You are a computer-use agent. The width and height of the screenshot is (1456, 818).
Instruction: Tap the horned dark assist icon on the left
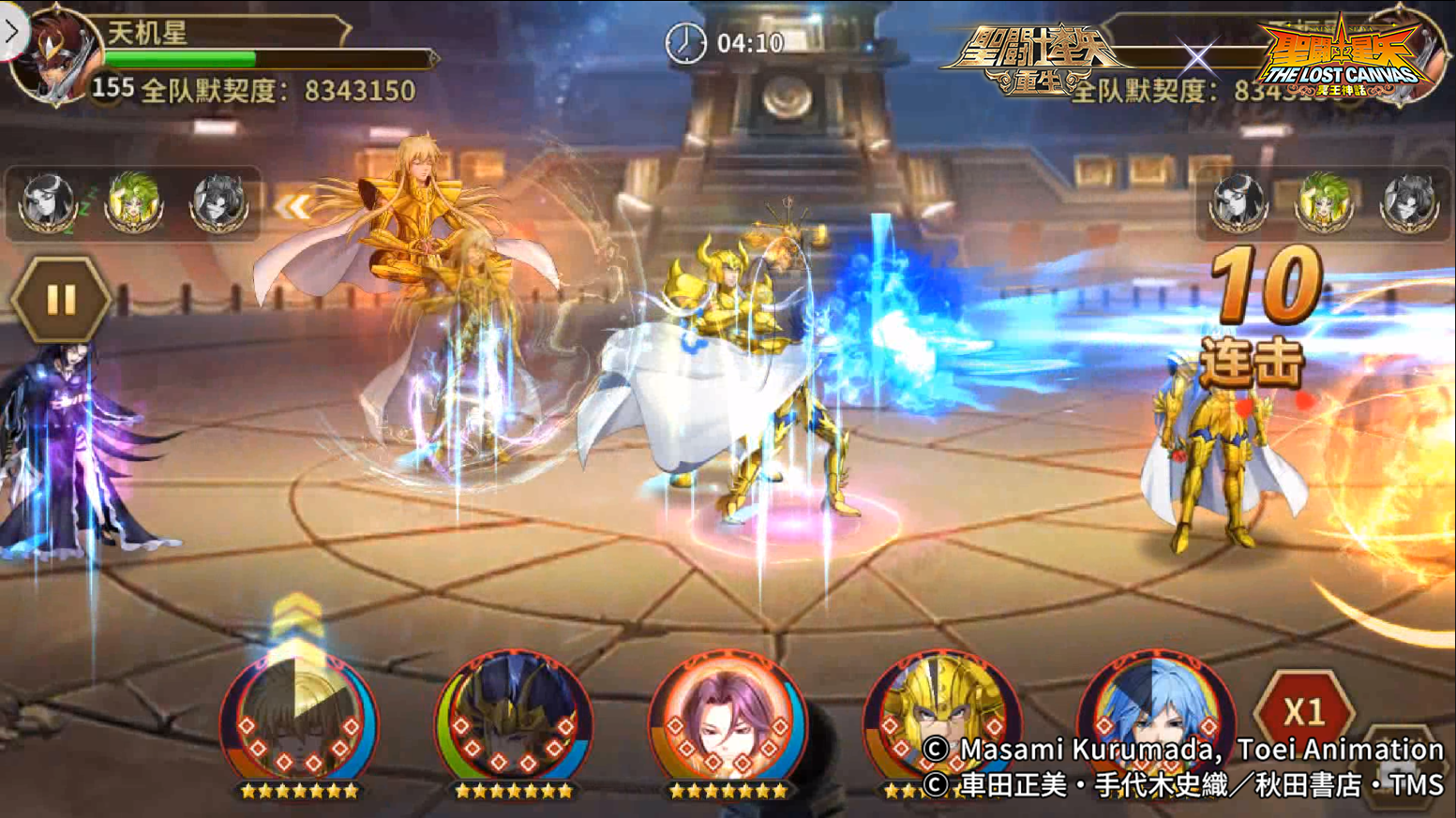tap(218, 201)
